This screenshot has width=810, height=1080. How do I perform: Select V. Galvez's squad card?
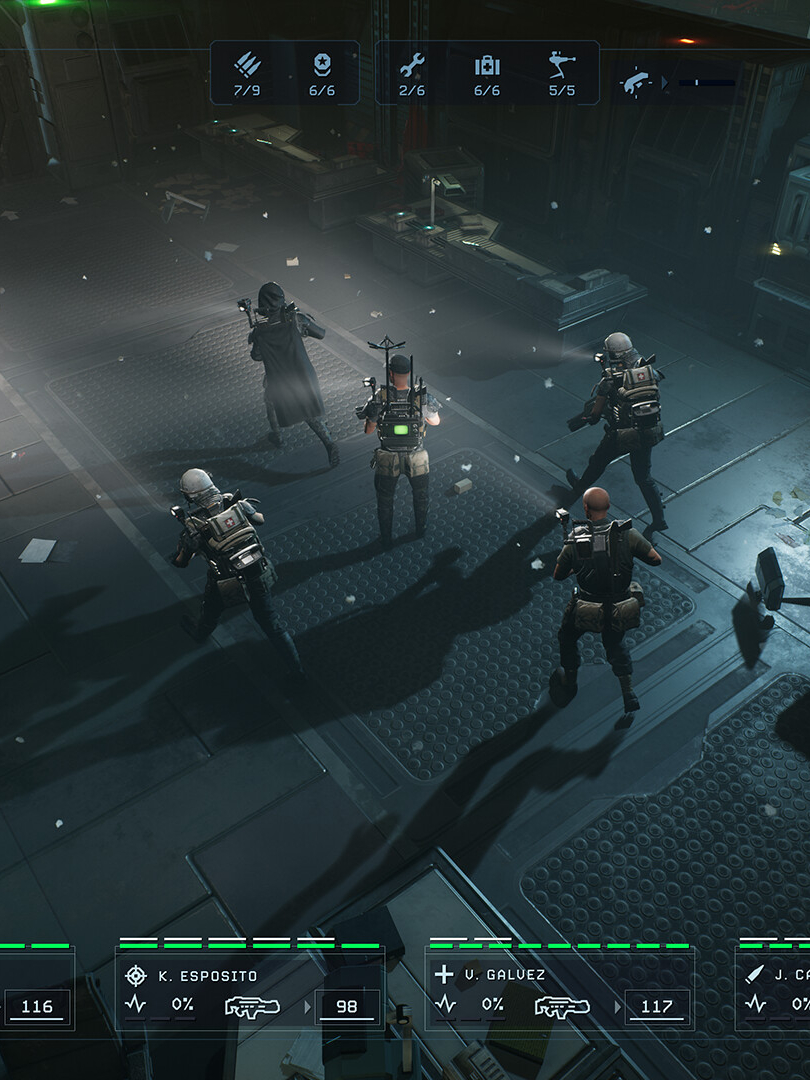click(x=560, y=989)
